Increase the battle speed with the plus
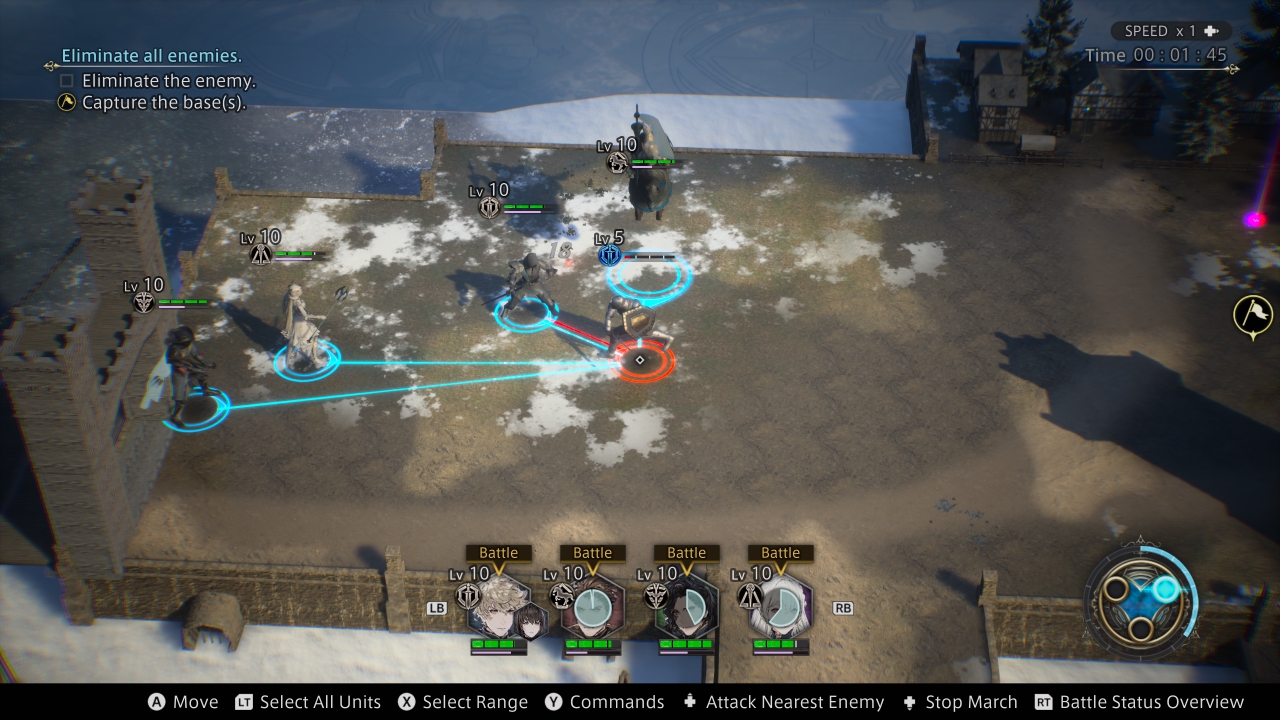 pos(1211,31)
